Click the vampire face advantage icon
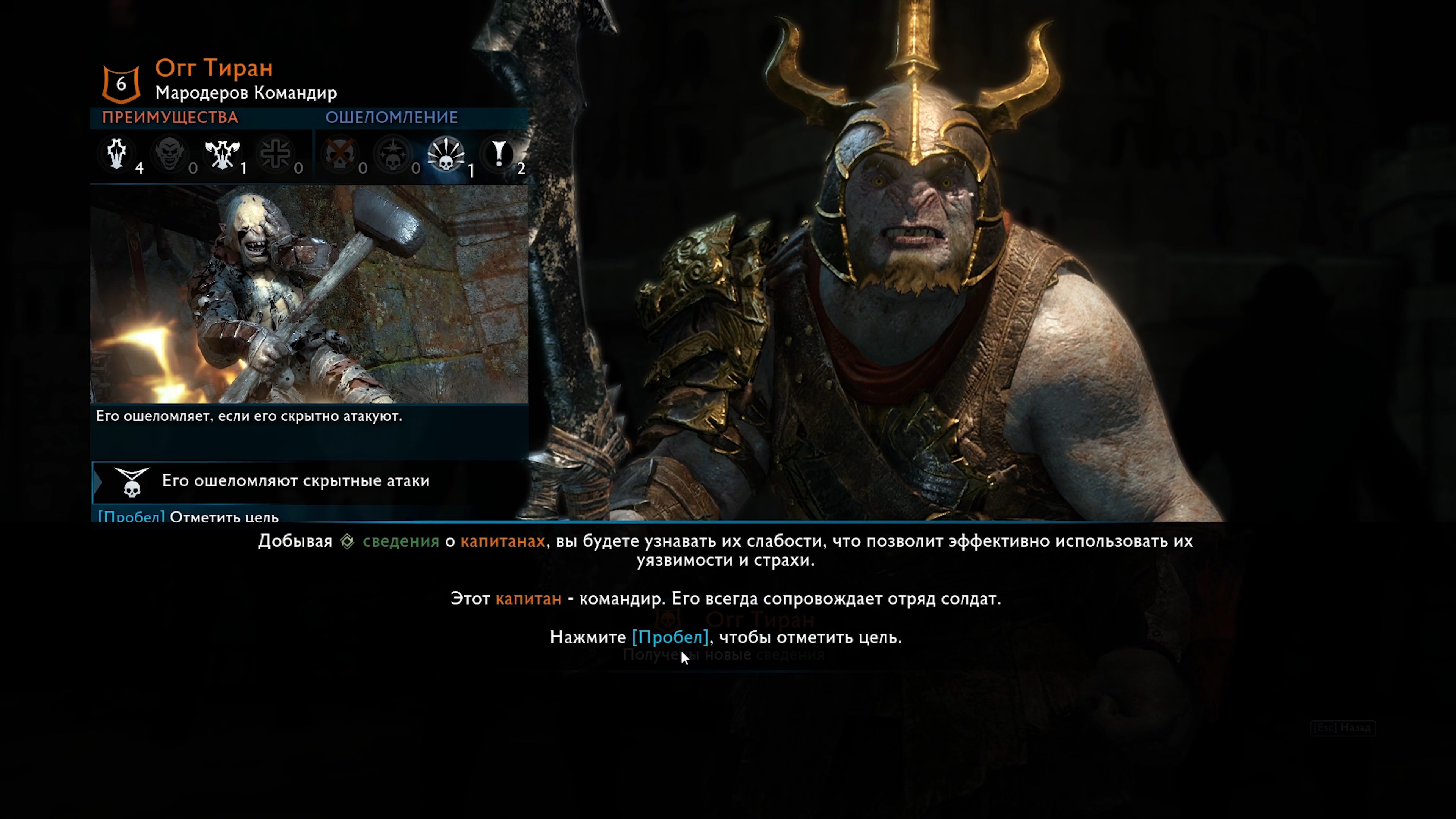 pyautogui.click(x=170, y=154)
